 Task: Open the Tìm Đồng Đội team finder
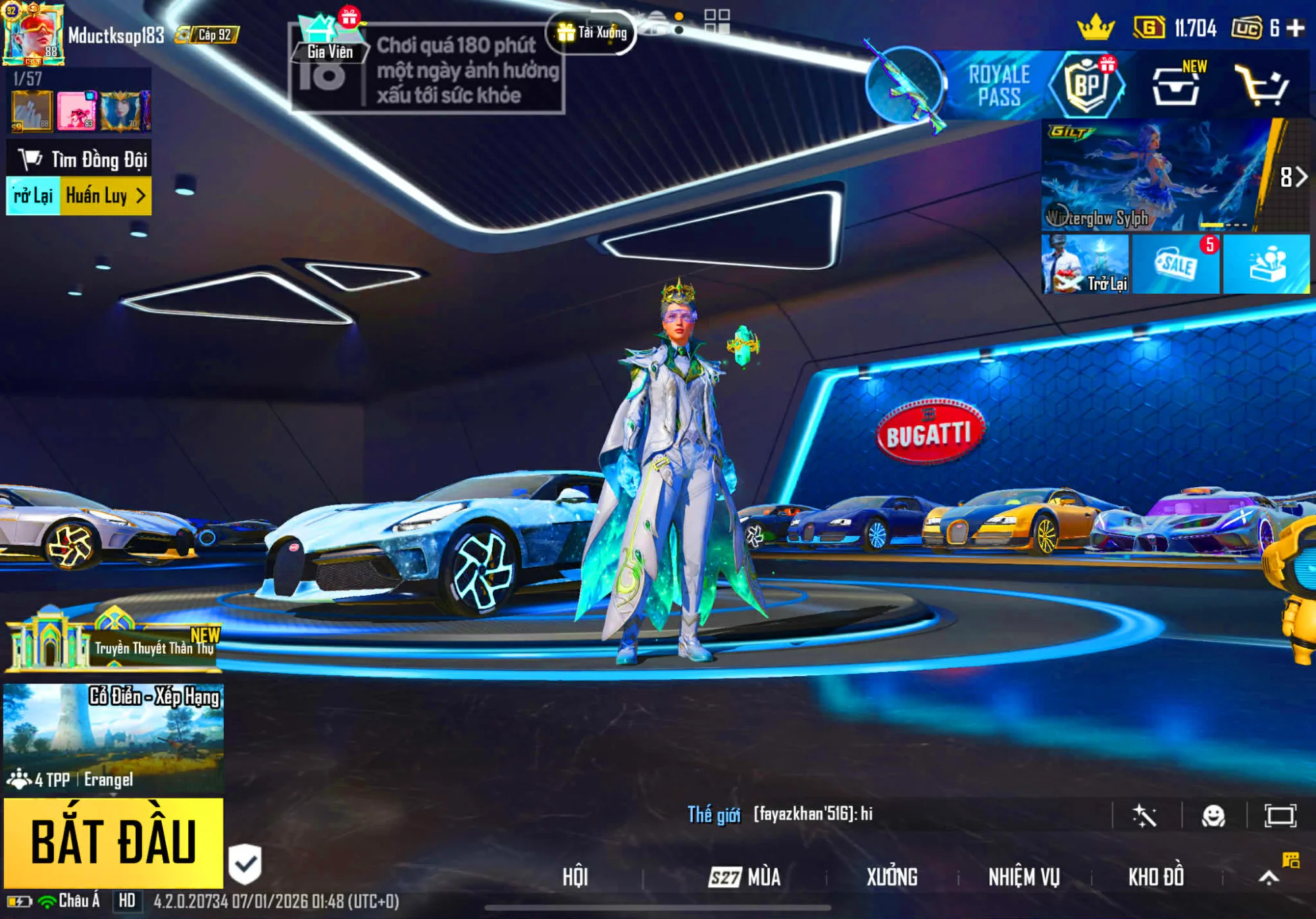(80, 159)
